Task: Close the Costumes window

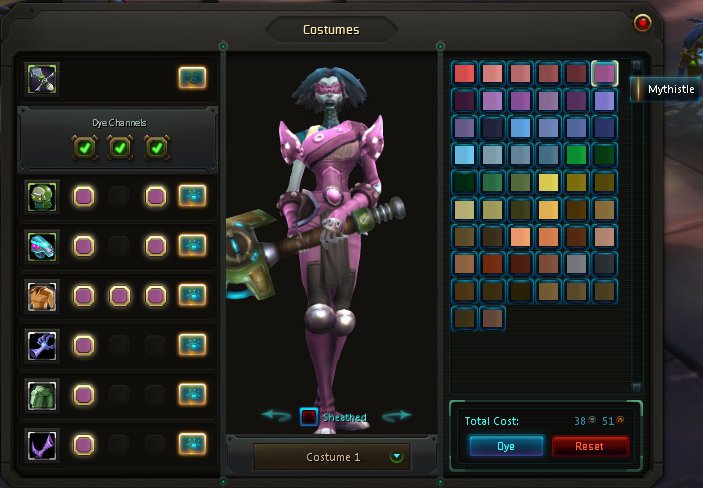Action: (x=643, y=22)
